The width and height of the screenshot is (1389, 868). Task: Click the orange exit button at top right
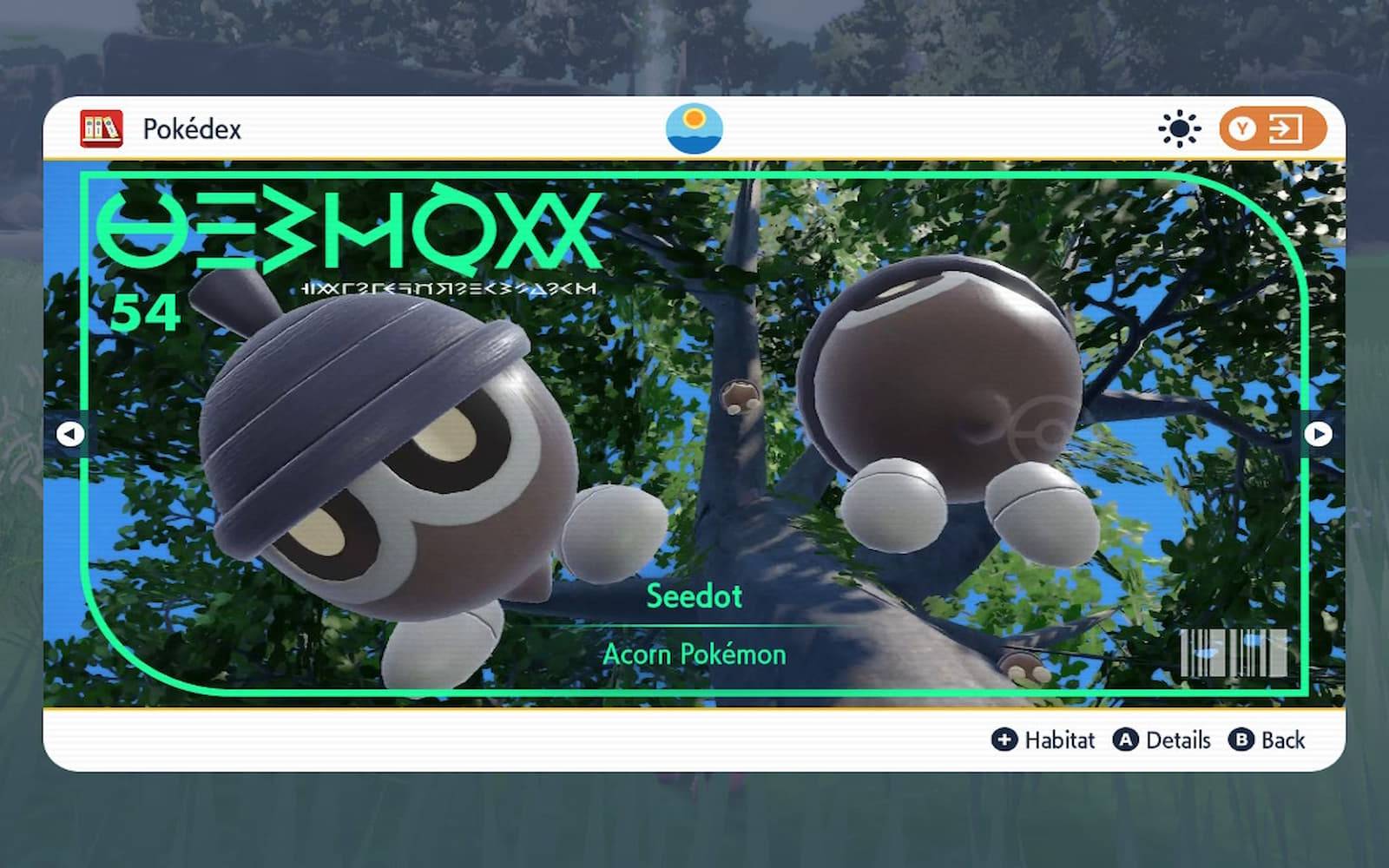click(x=1272, y=129)
